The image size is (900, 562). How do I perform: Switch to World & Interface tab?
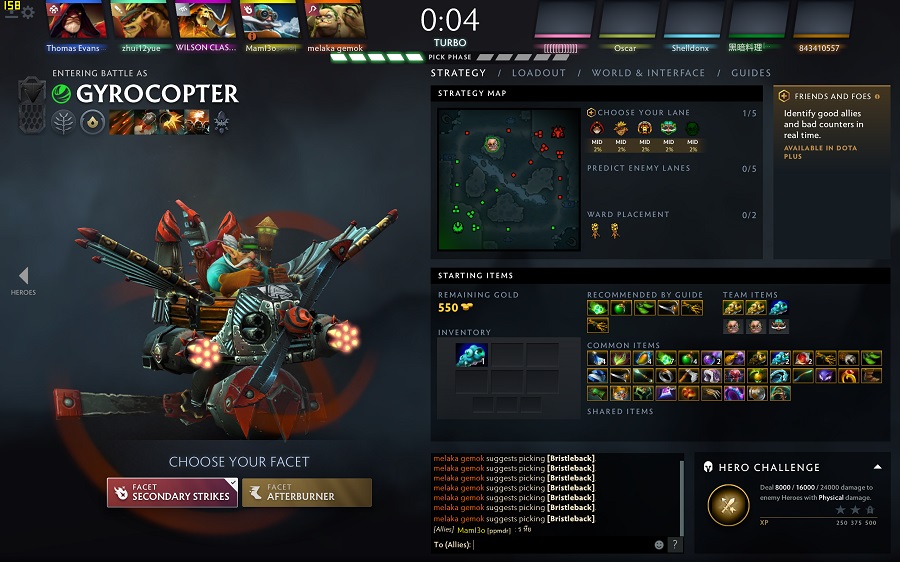click(648, 73)
